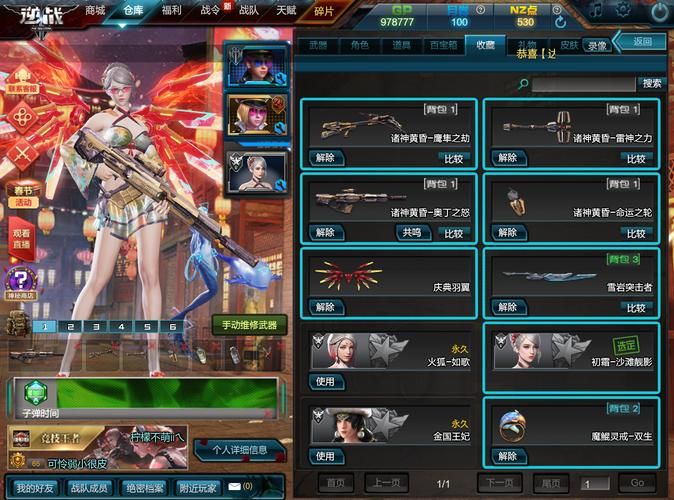This screenshot has width=674, height=500.
Task: Open 个人详细信息 personal details
Action: coord(239,450)
